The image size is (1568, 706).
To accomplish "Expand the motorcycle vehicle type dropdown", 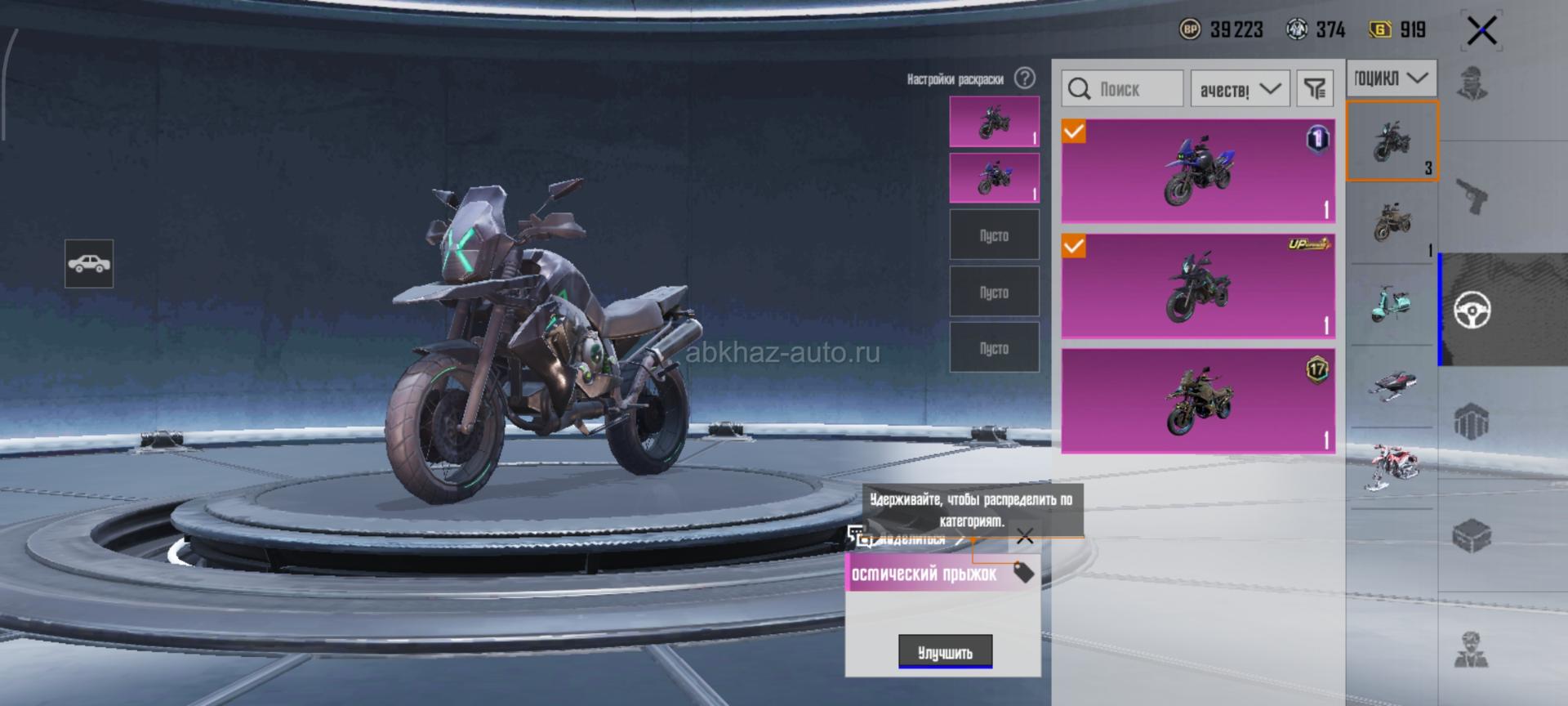I will pos(1391,78).
